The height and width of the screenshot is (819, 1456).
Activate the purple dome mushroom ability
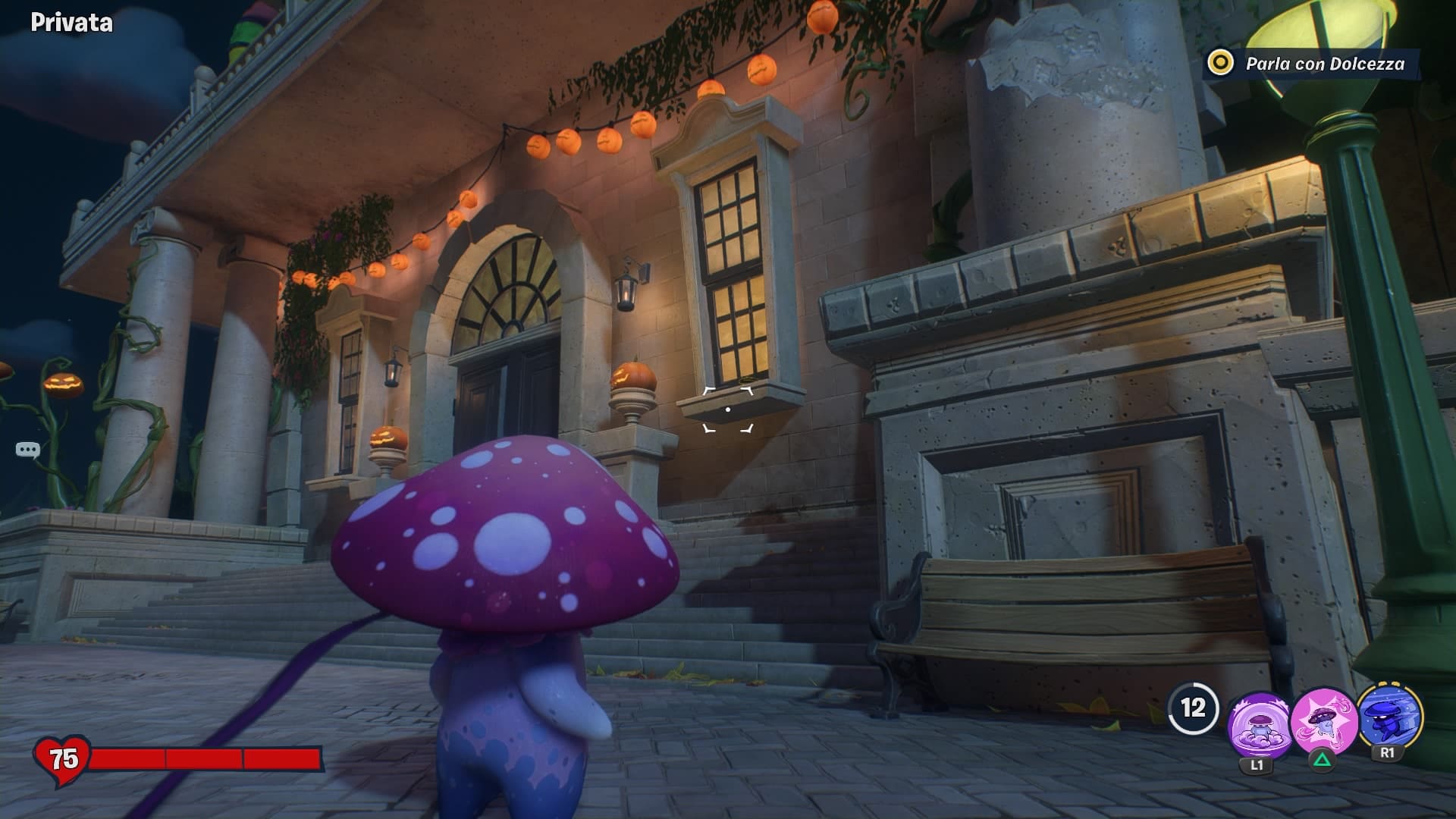[1257, 724]
